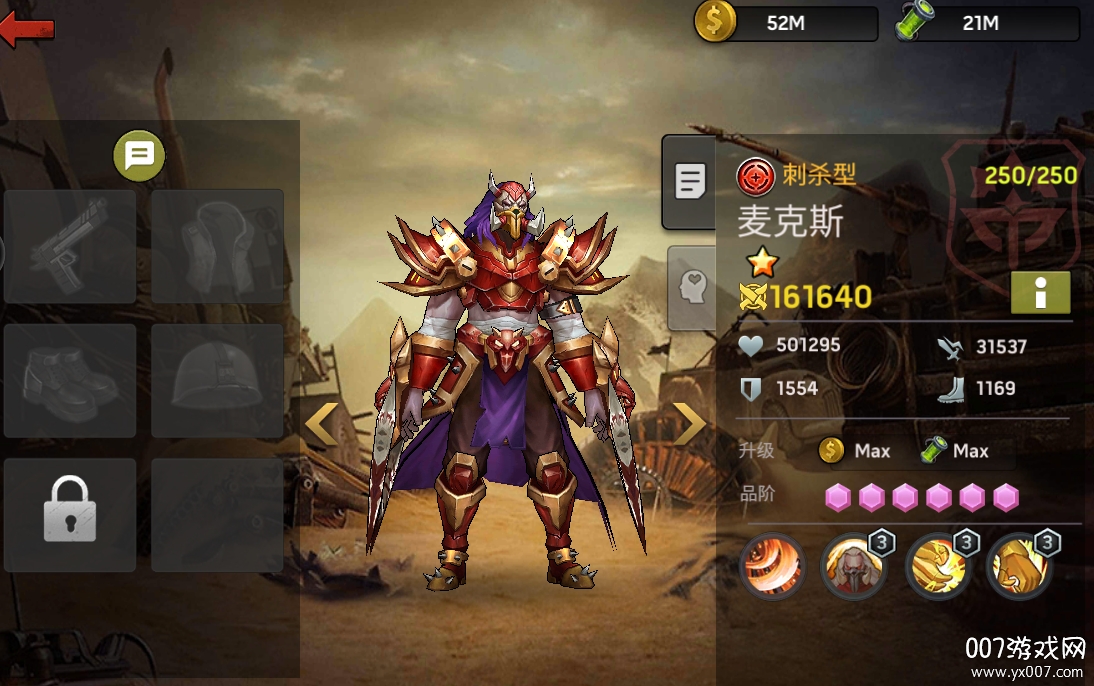
Task: Tap the locked padlock equipment slot
Action: click(70, 515)
